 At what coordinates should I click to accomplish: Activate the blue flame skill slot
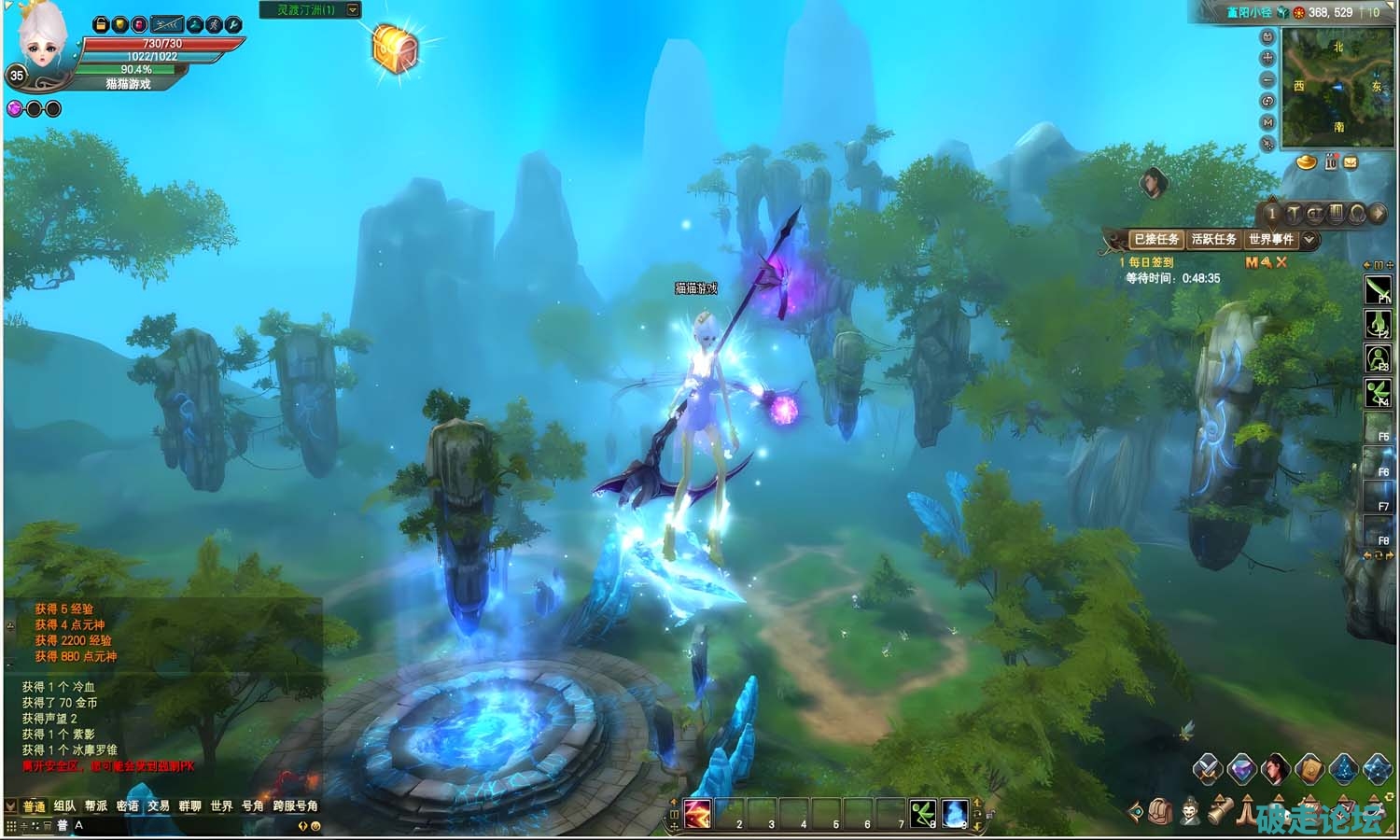click(954, 813)
